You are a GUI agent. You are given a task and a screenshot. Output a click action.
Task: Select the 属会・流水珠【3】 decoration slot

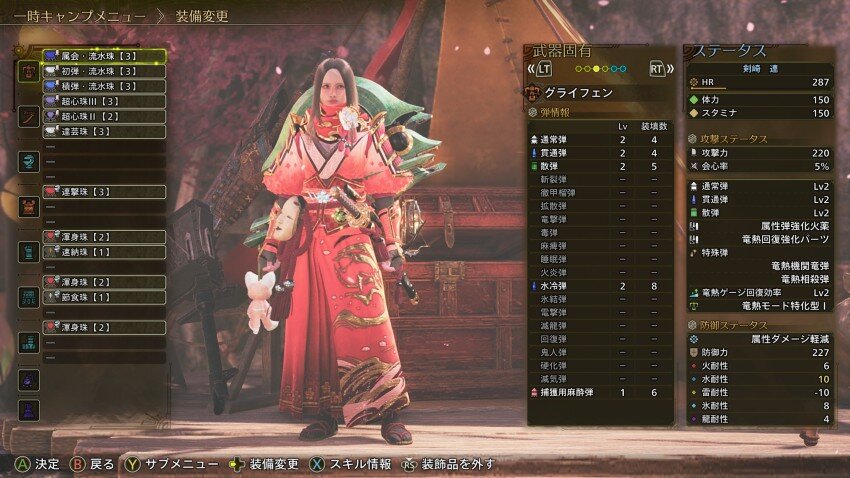104,56
